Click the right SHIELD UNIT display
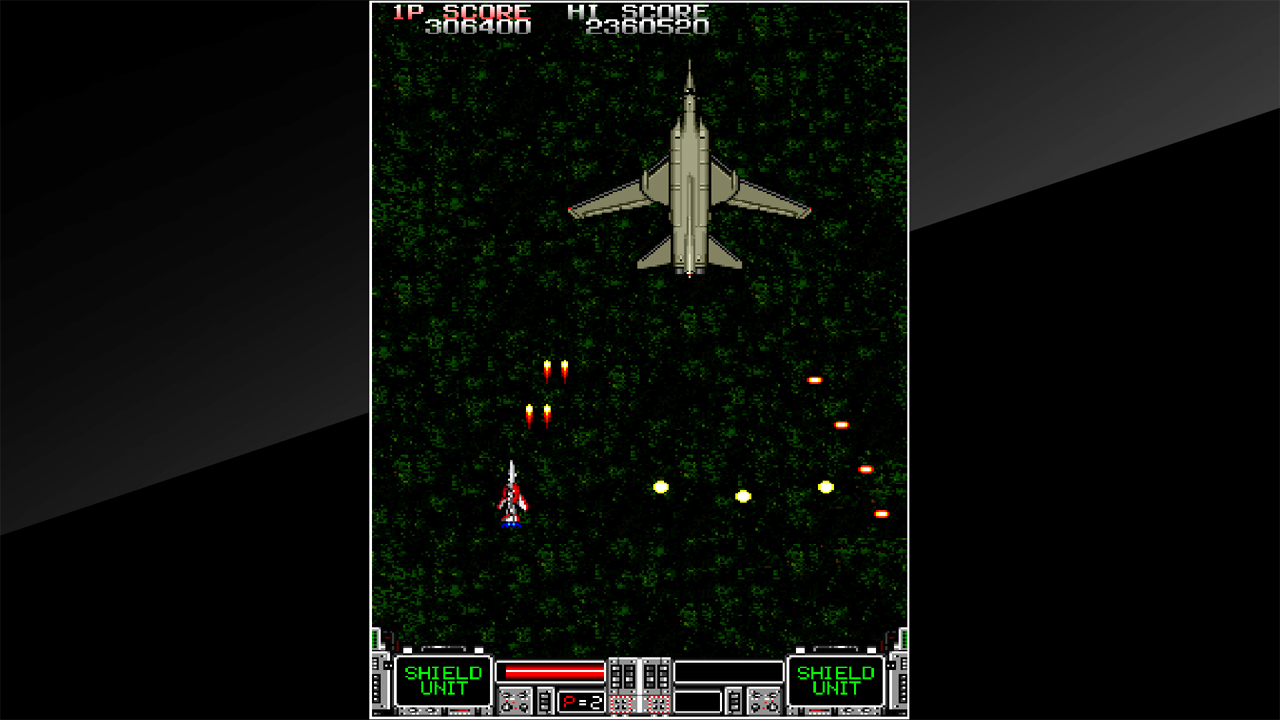 837,679
